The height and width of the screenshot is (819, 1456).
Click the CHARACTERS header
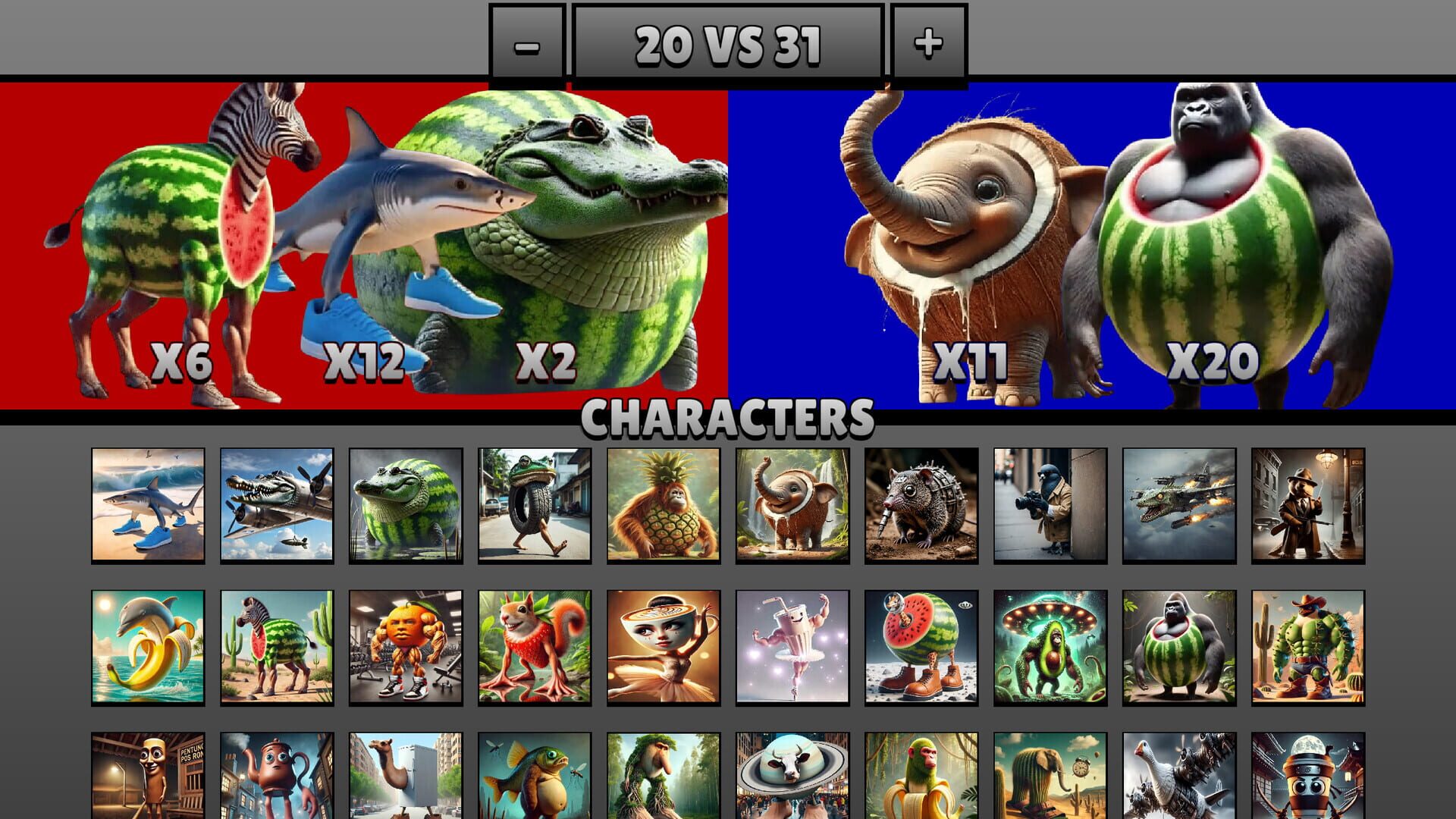click(x=728, y=416)
